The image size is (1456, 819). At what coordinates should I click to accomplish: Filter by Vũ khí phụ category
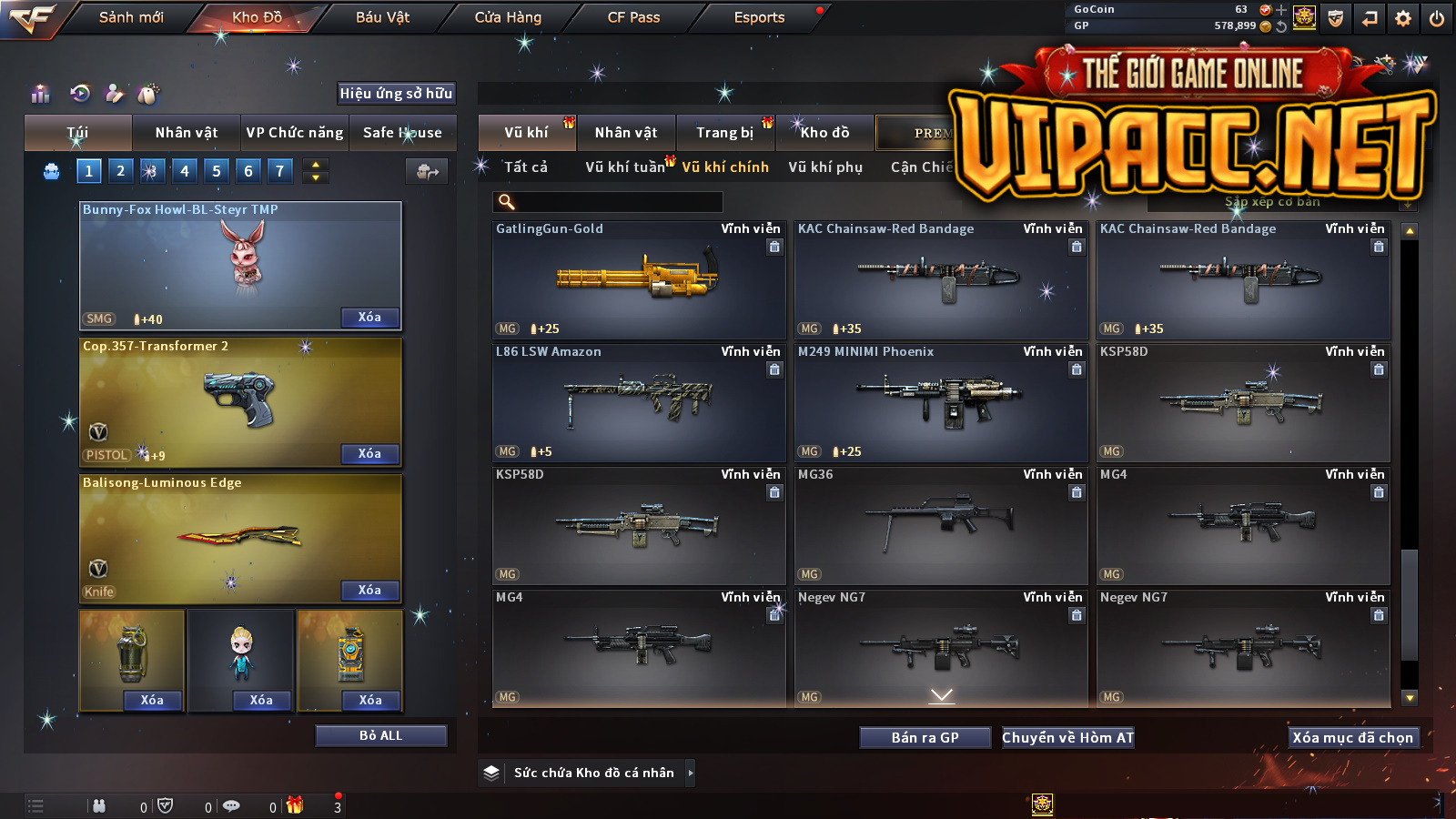point(825,167)
